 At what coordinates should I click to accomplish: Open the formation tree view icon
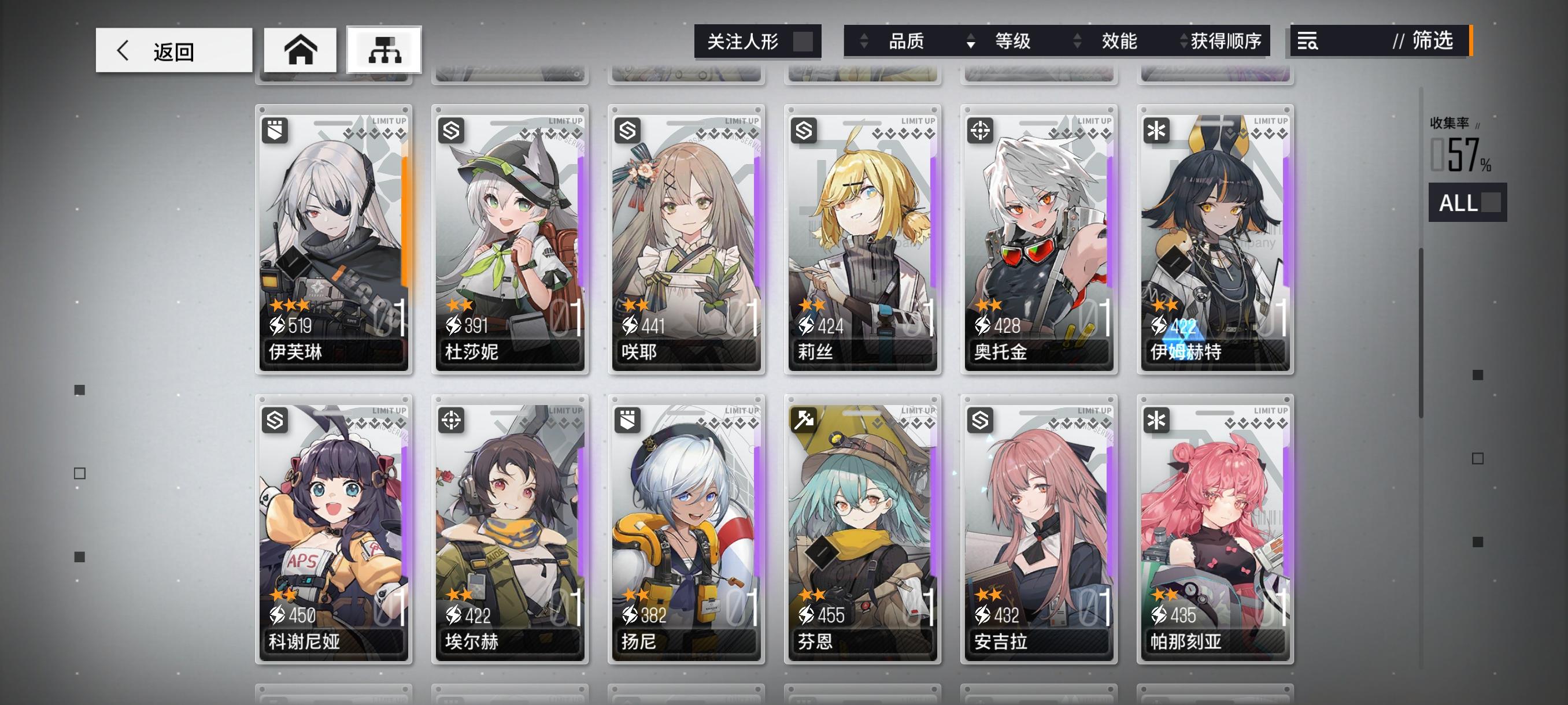[383, 50]
